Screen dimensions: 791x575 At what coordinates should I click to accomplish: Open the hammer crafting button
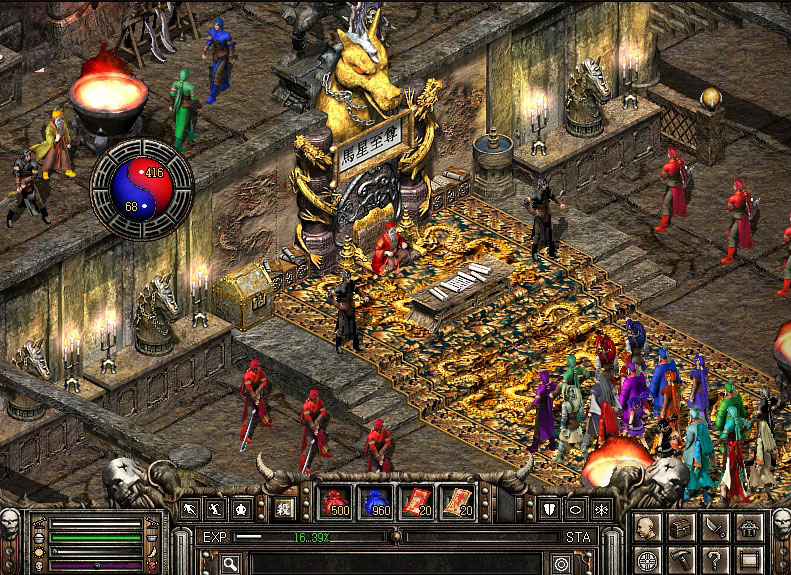pos(681,559)
